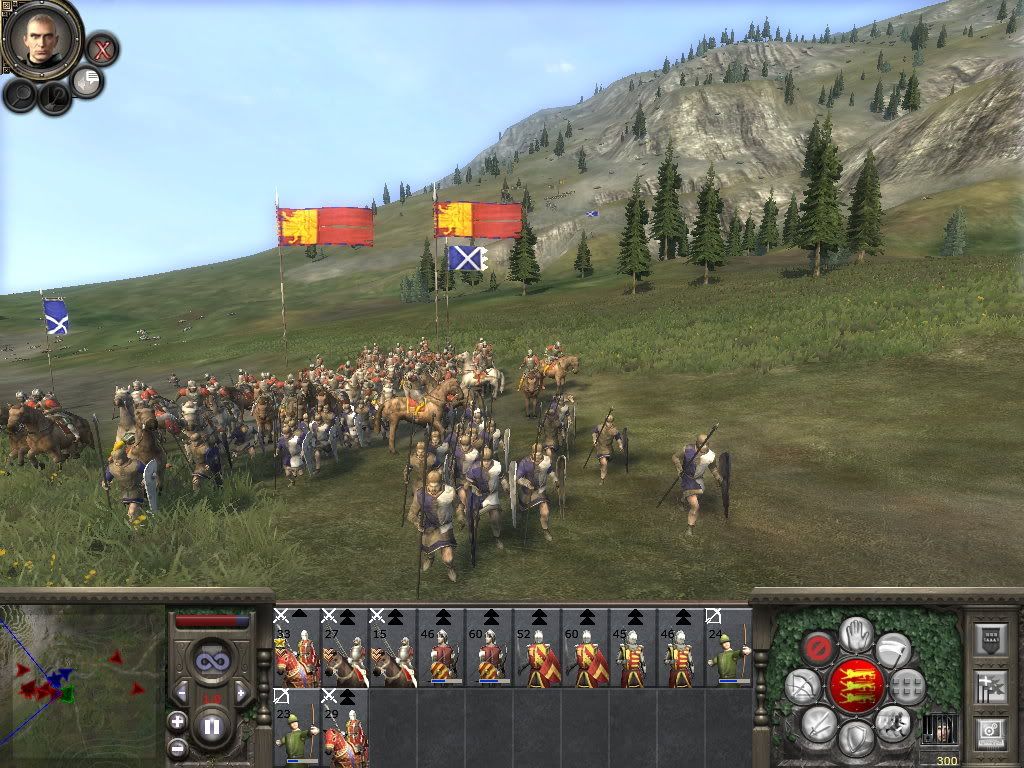Toggle guard mode shield button
Screen dimensions: 1024x768
[856, 740]
